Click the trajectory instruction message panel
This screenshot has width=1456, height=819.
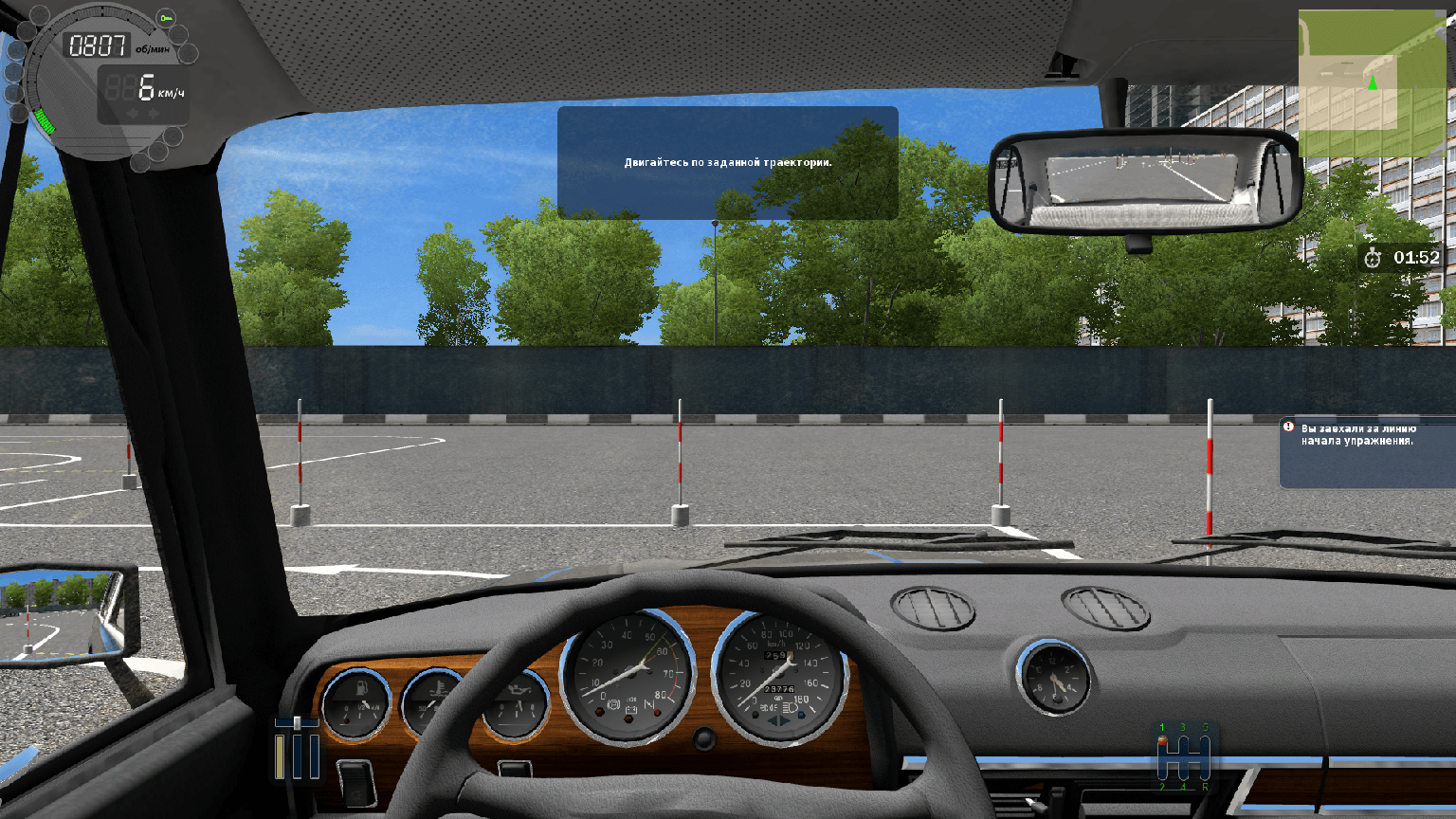[727, 163]
